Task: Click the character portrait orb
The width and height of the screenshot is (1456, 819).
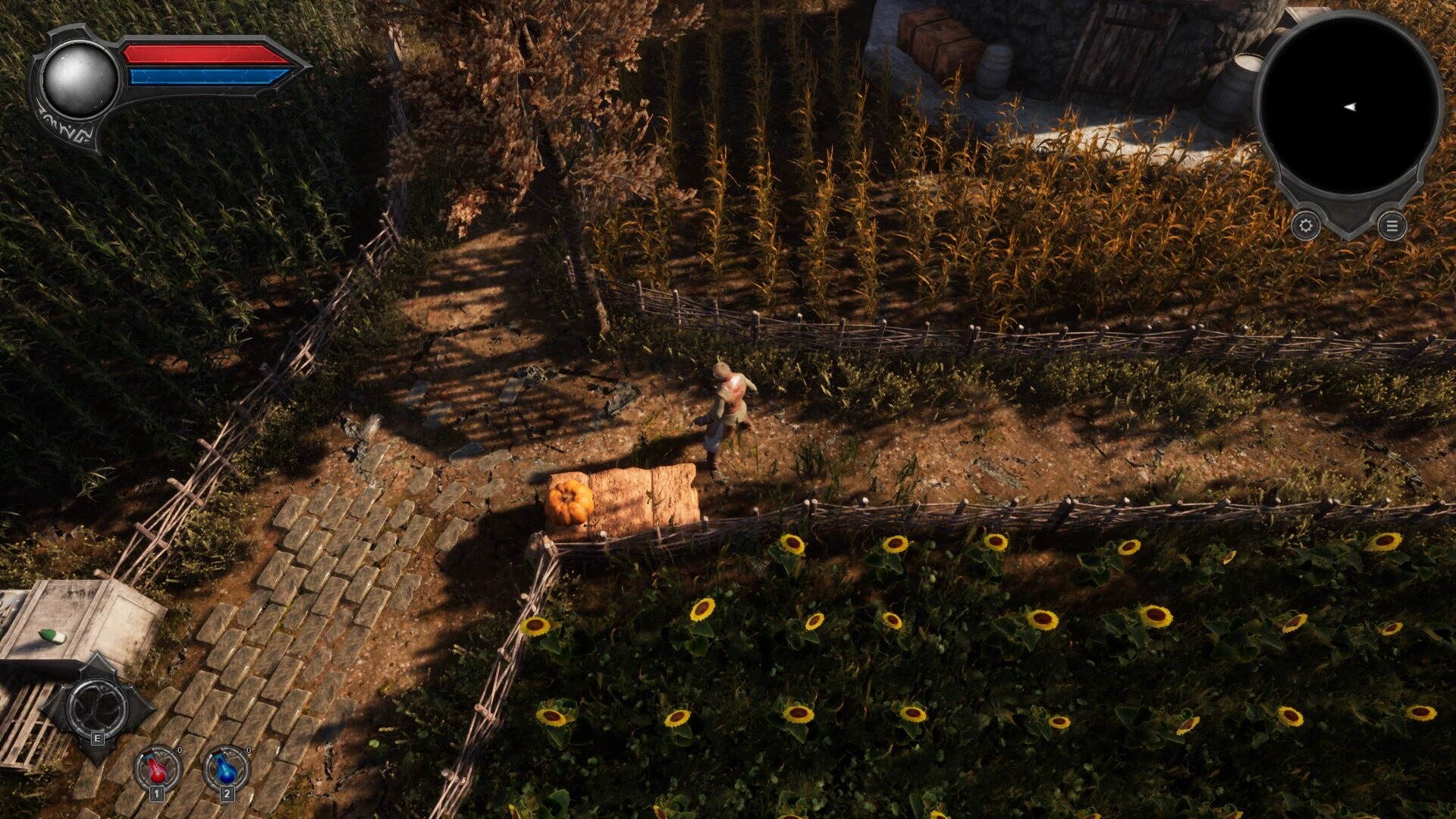Action: (78, 78)
